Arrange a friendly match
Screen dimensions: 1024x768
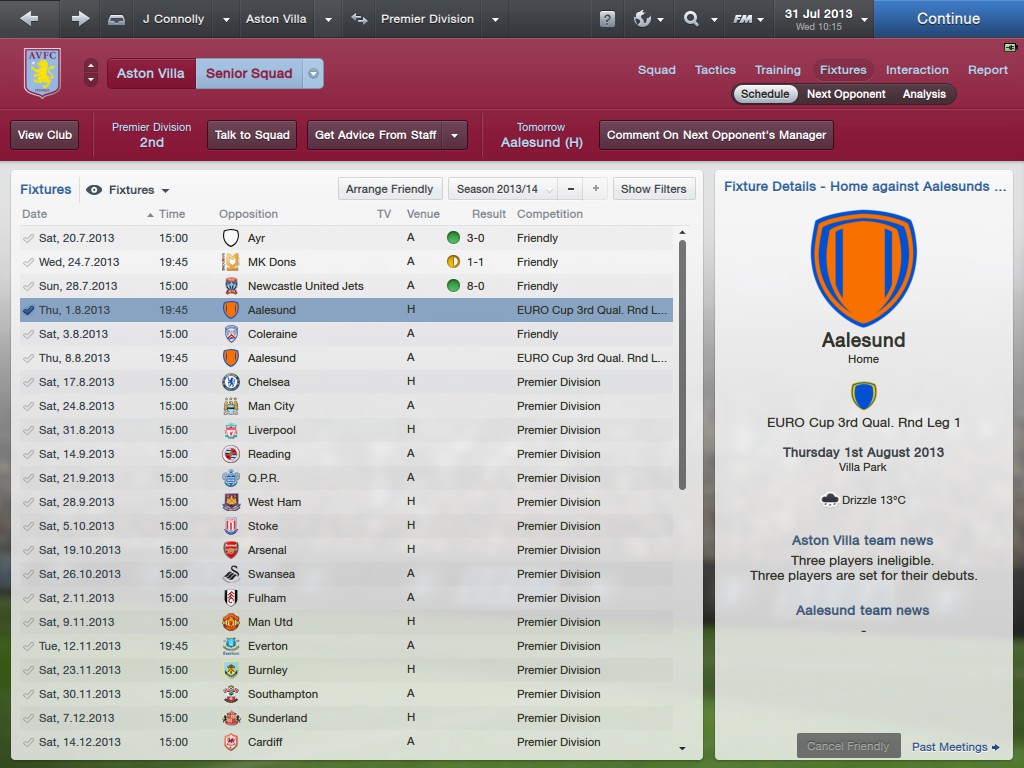pyautogui.click(x=390, y=189)
